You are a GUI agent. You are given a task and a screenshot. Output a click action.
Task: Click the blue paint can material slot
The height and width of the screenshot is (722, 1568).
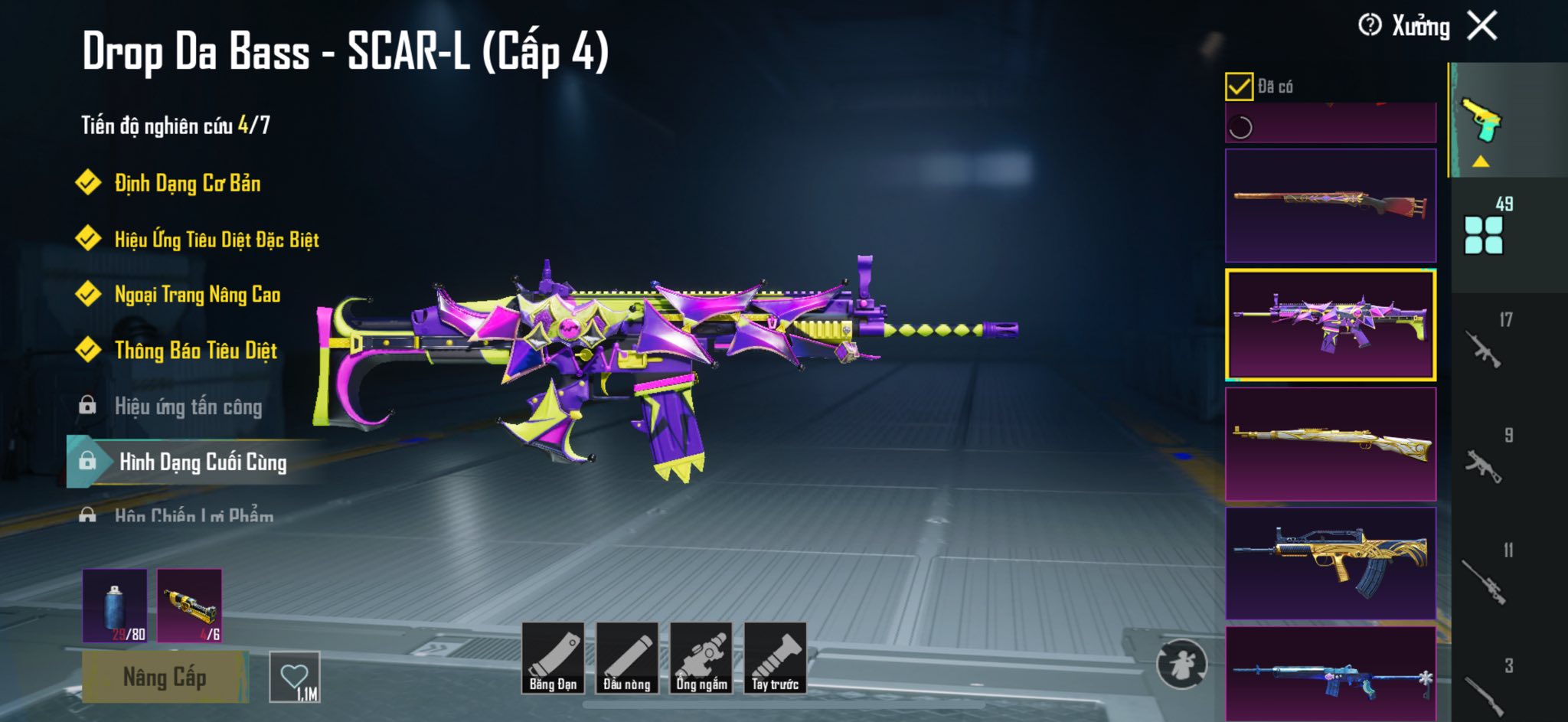click(115, 605)
